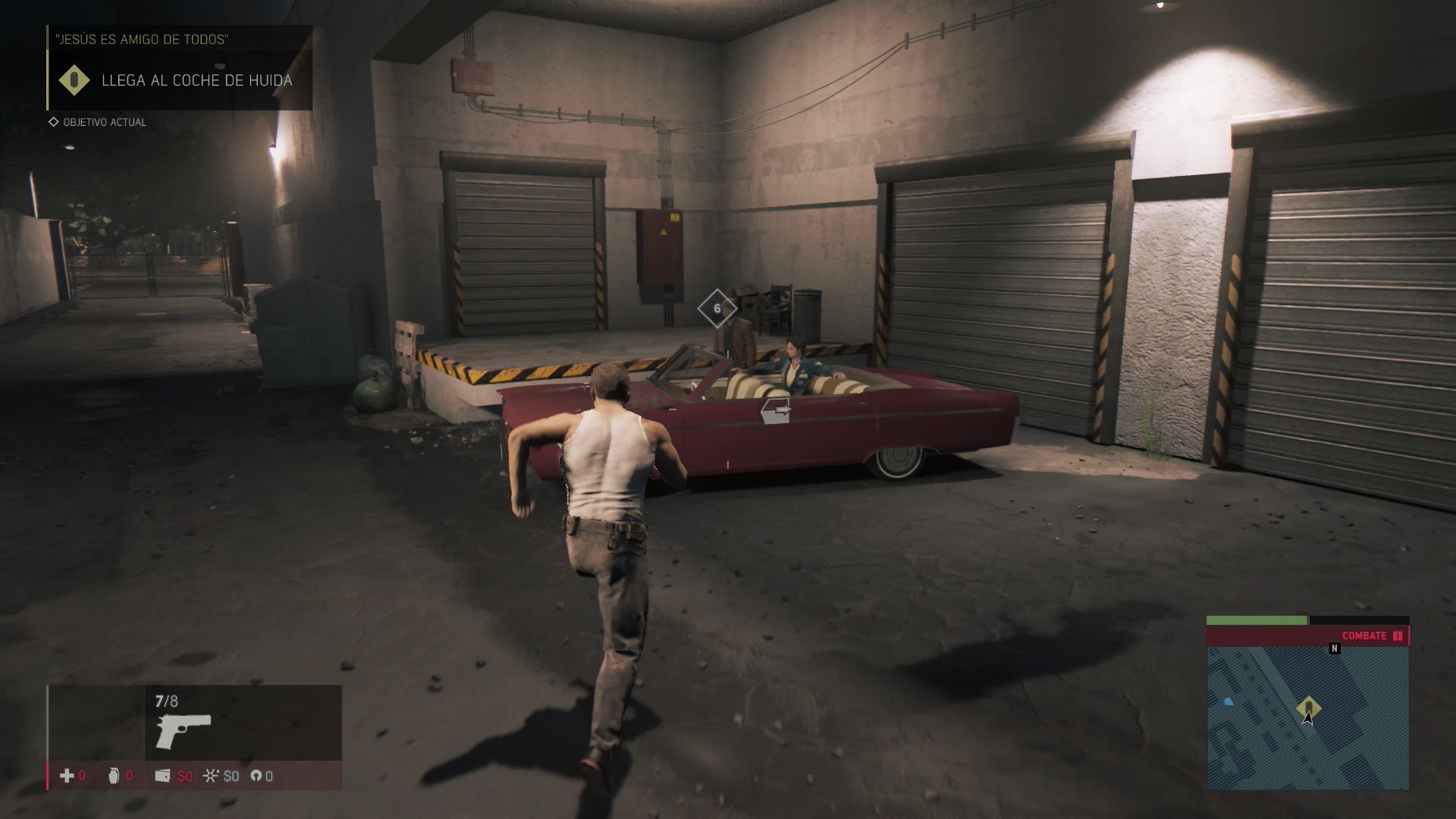1456x819 pixels.
Task: Click the enter-vehicle icon on the car door
Action: [x=776, y=410]
